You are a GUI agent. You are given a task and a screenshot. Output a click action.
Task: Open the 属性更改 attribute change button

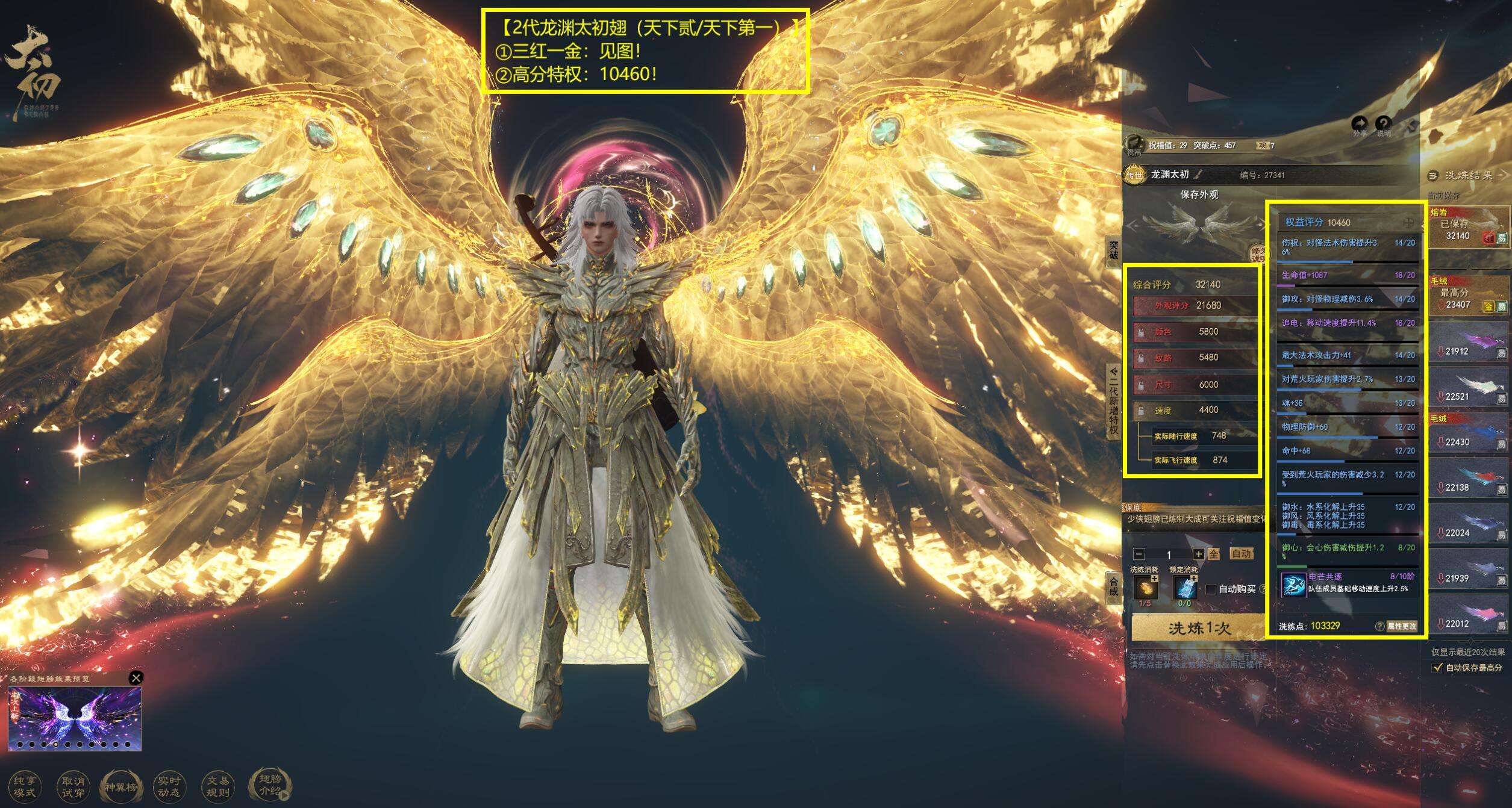[1401, 626]
